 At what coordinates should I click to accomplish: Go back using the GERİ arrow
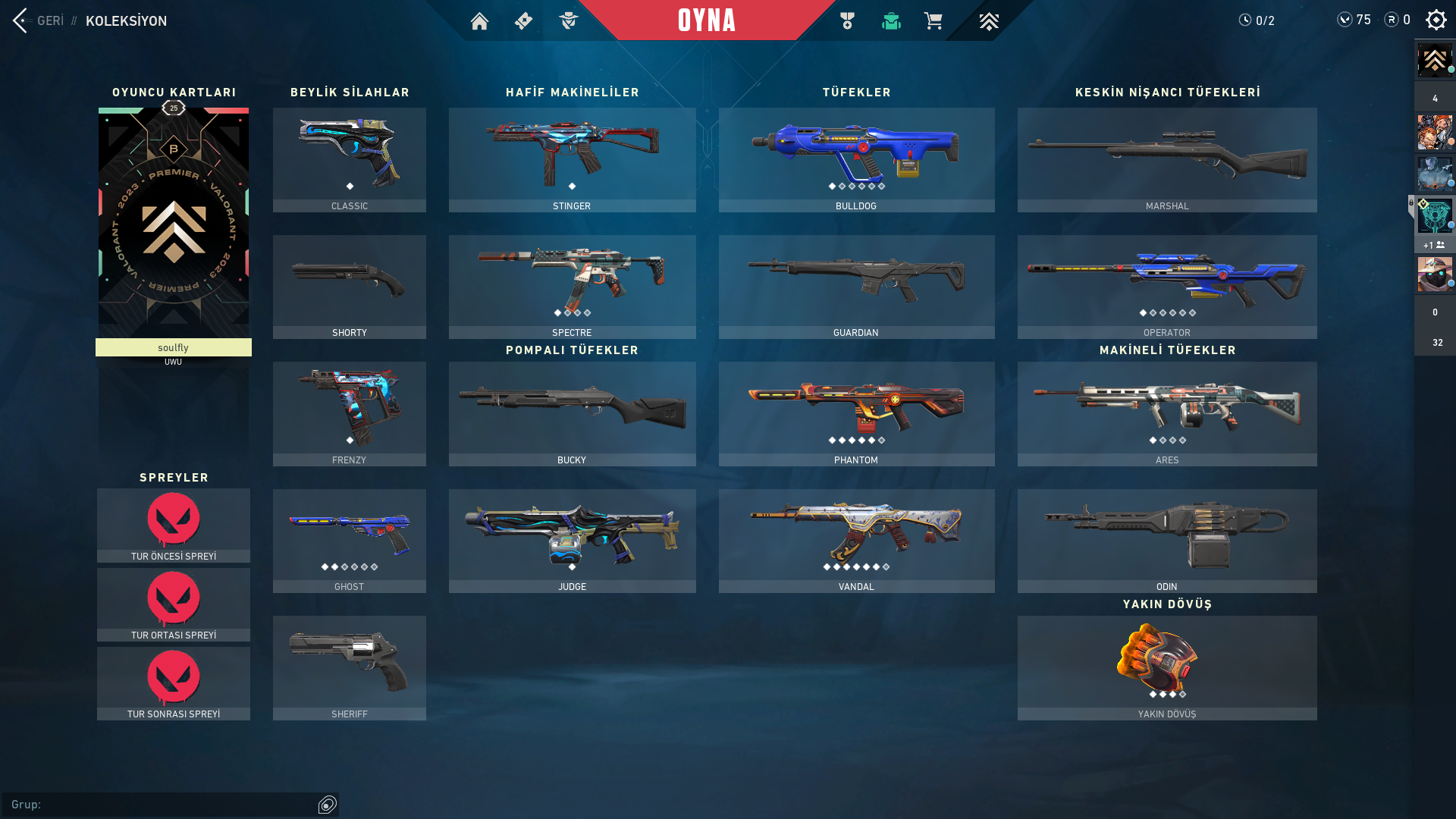click(x=21, y=20)
